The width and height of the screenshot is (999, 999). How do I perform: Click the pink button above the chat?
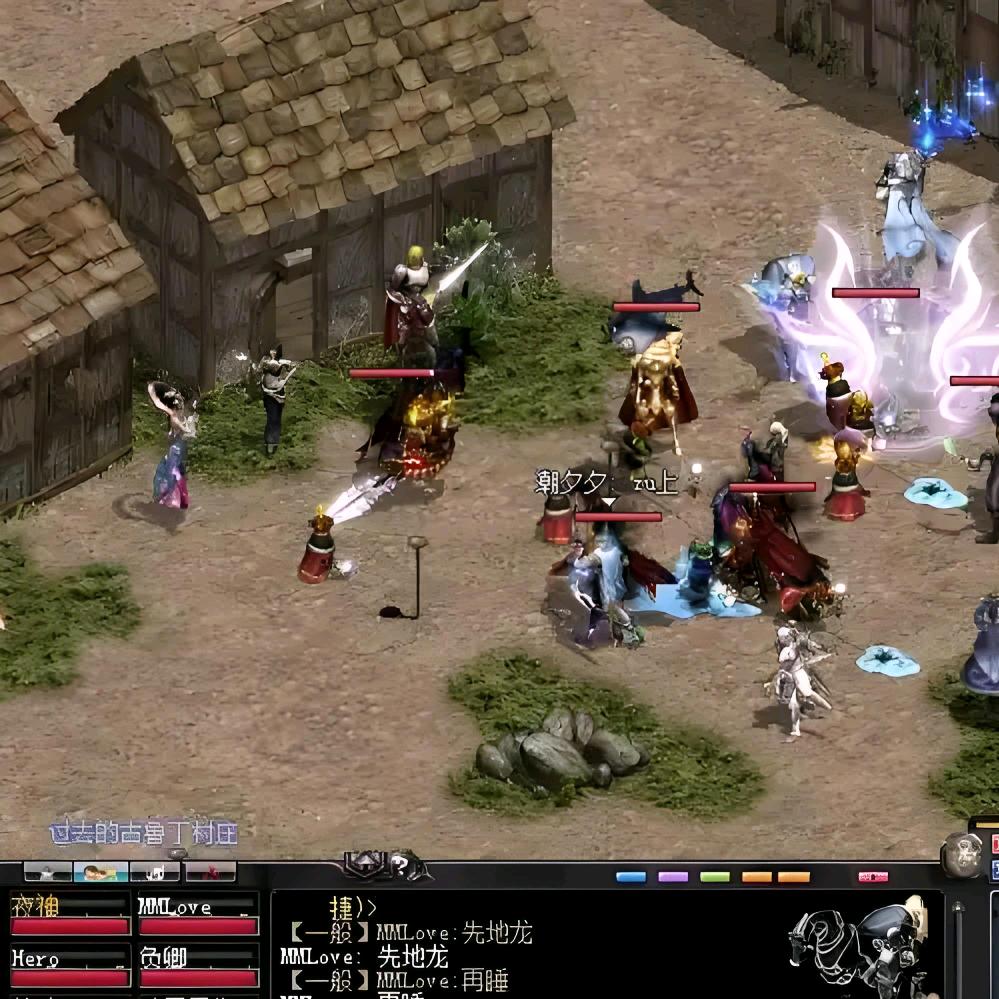(x=873, y=877)
